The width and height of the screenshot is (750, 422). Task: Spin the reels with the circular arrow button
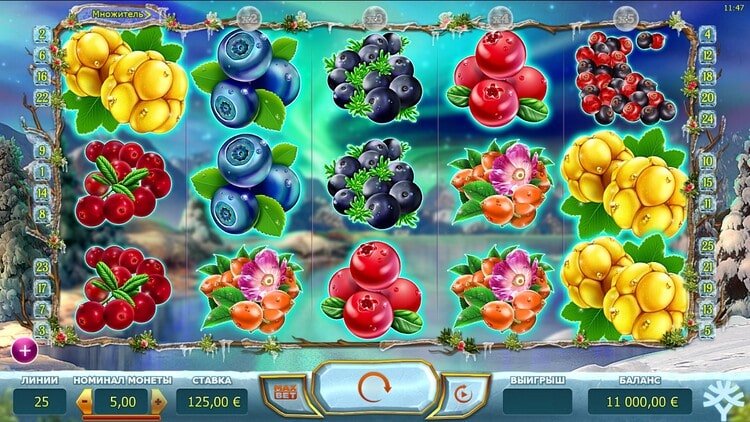[x=374, y=388]
